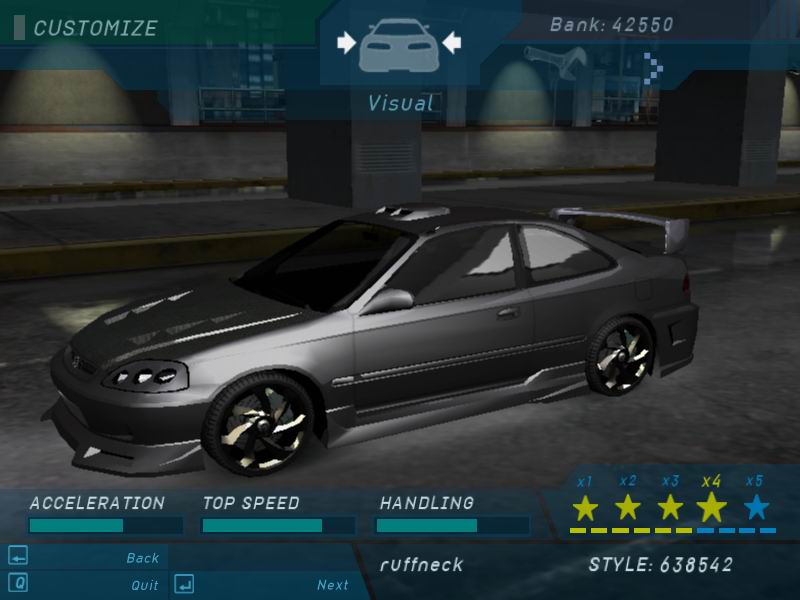Select the Visual car icon category
Viewport: 800px width, 600px height.
click(x=399, y=44)
